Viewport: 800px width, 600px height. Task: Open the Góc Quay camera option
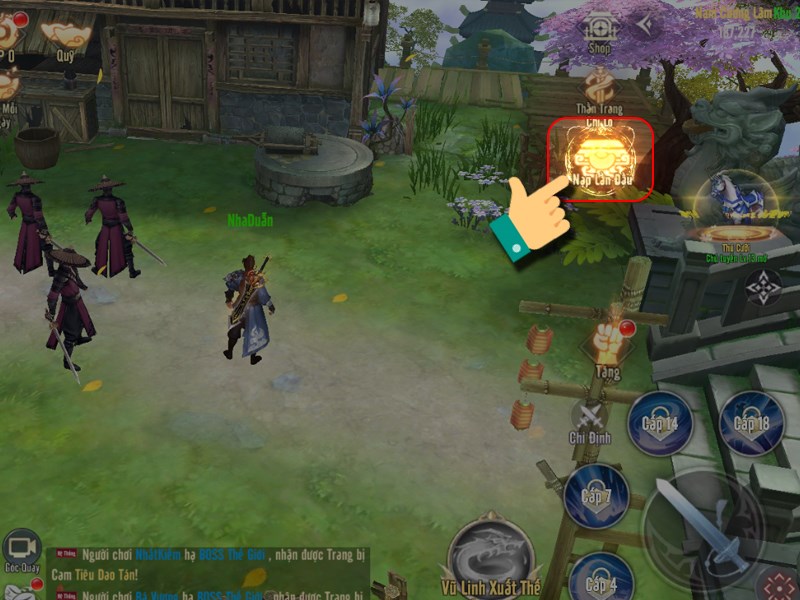pos(20,550)
